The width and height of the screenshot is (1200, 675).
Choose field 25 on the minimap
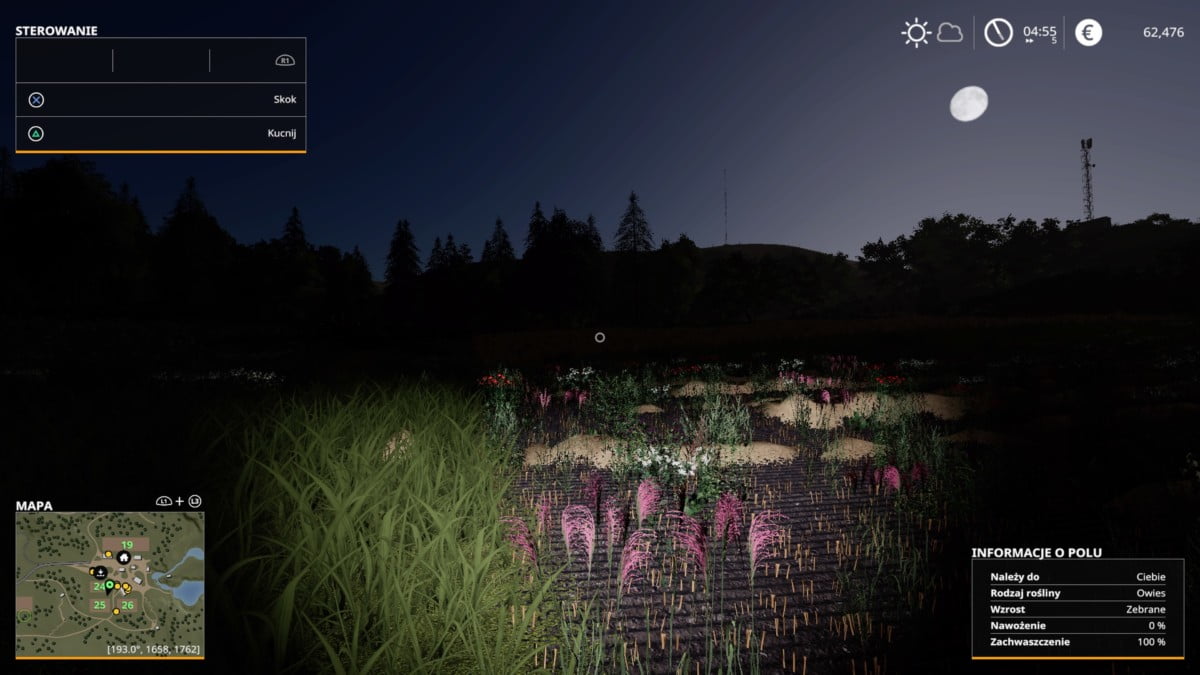[100, 605]
